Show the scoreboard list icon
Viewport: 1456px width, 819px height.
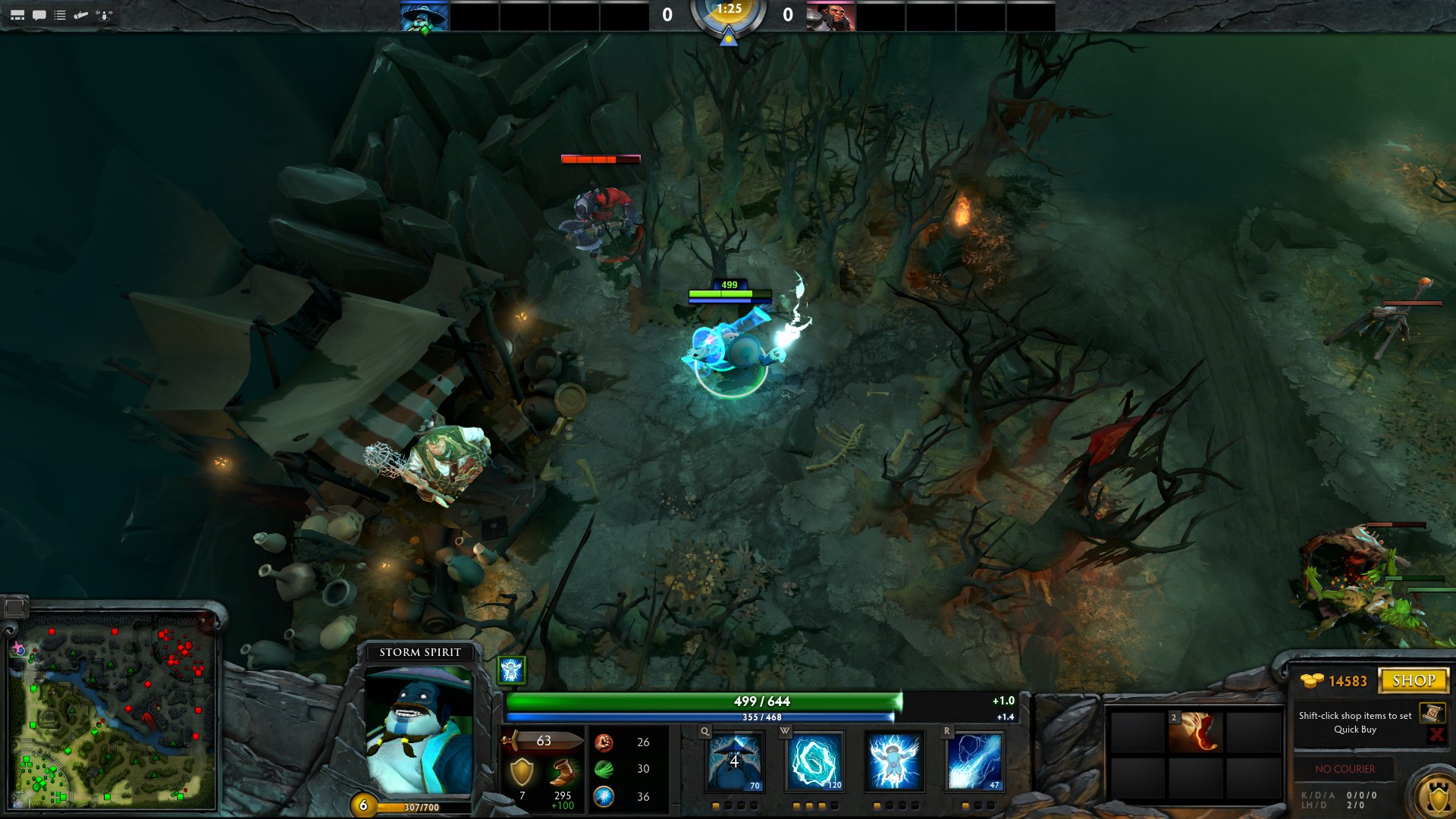pos(60,15)
